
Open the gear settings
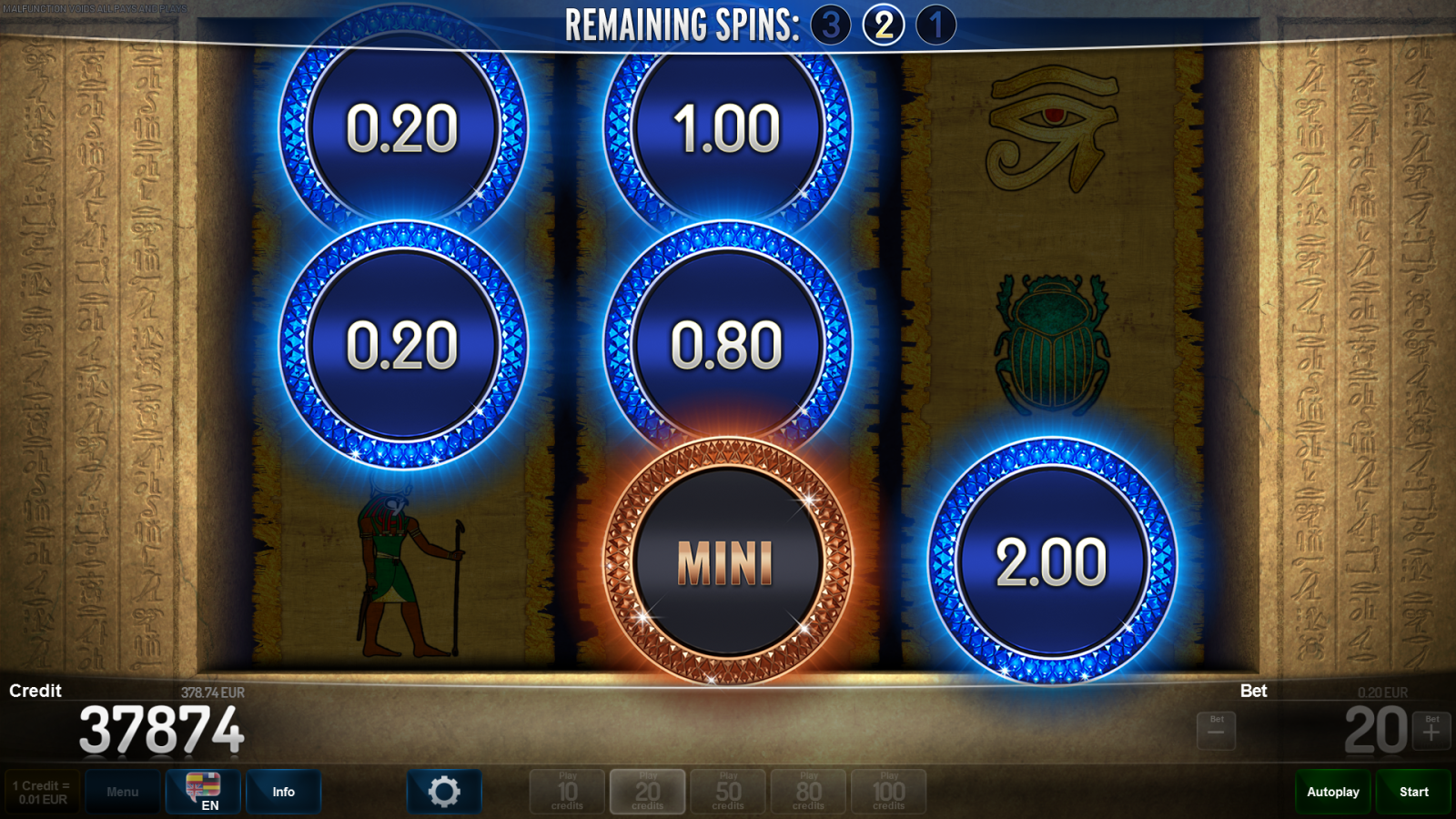pyautogui.click(x=444, y=792)
